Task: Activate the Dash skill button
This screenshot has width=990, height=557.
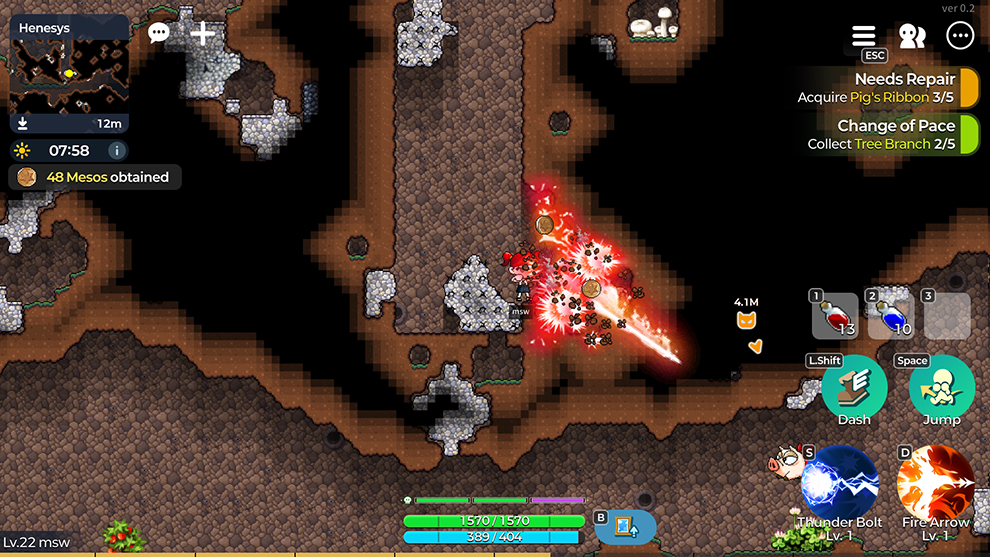Action: pos(853,390)
